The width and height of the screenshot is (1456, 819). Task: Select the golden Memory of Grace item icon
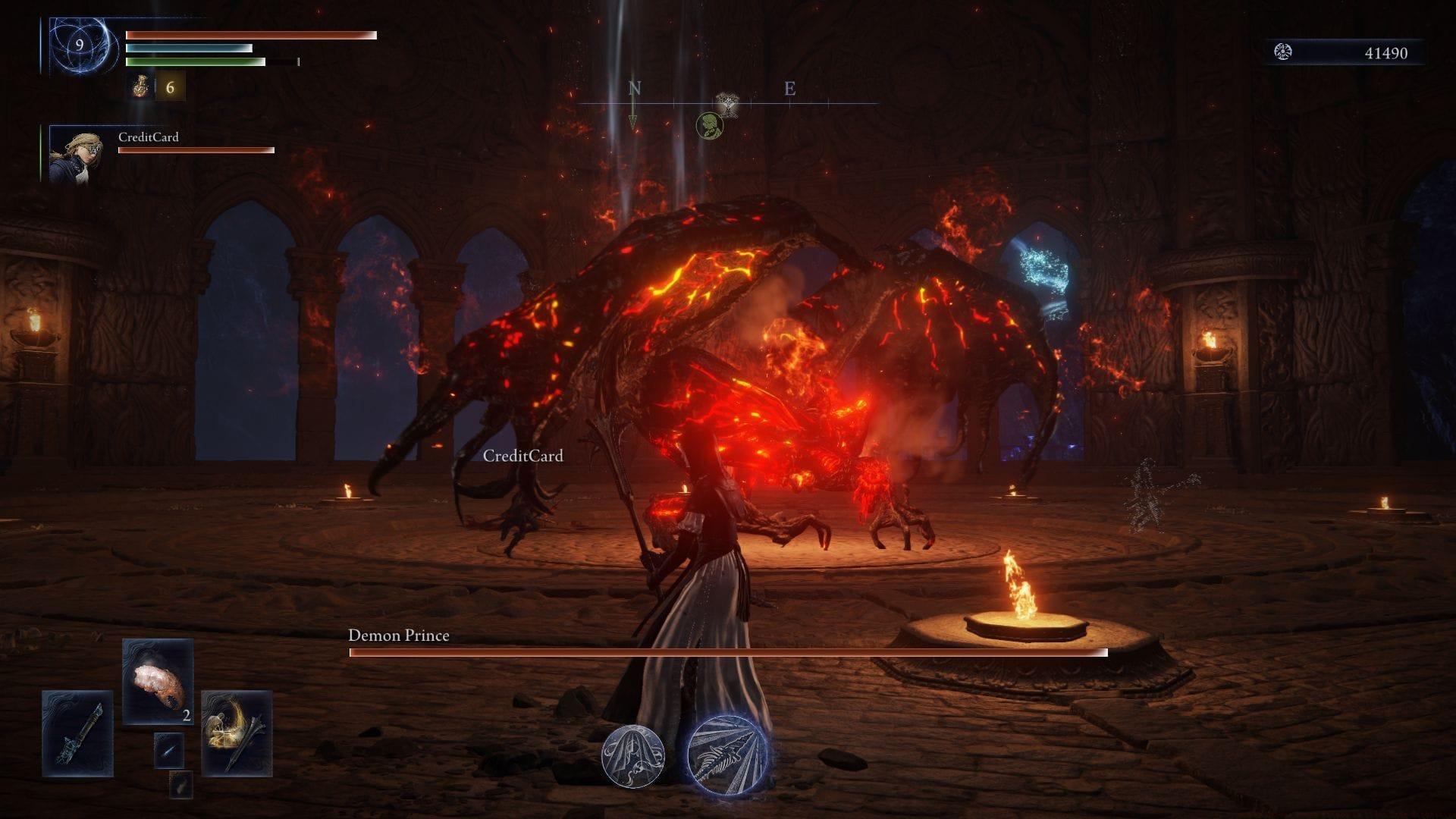[x=235, y=732]
